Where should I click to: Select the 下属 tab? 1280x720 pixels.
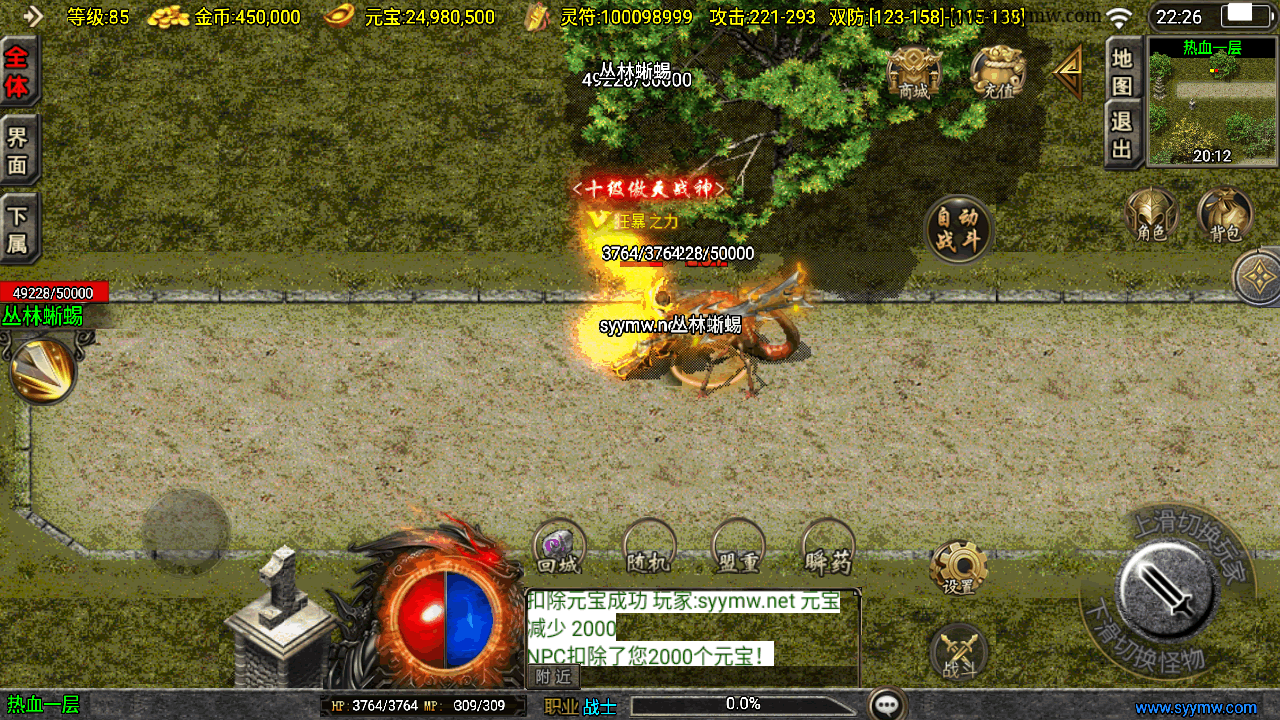pos(18,229)
